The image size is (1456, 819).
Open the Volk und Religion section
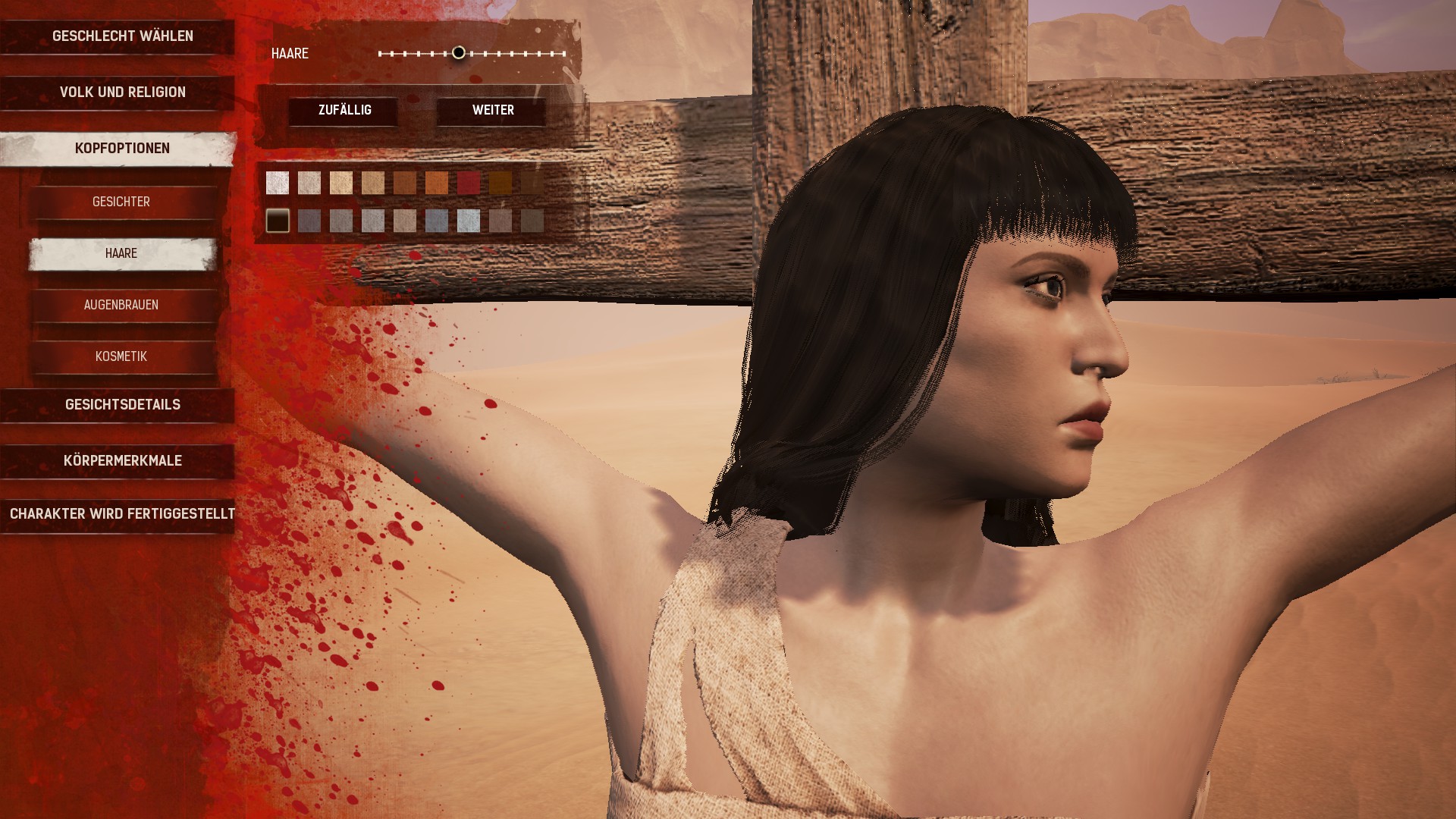[x=122, y=93]
